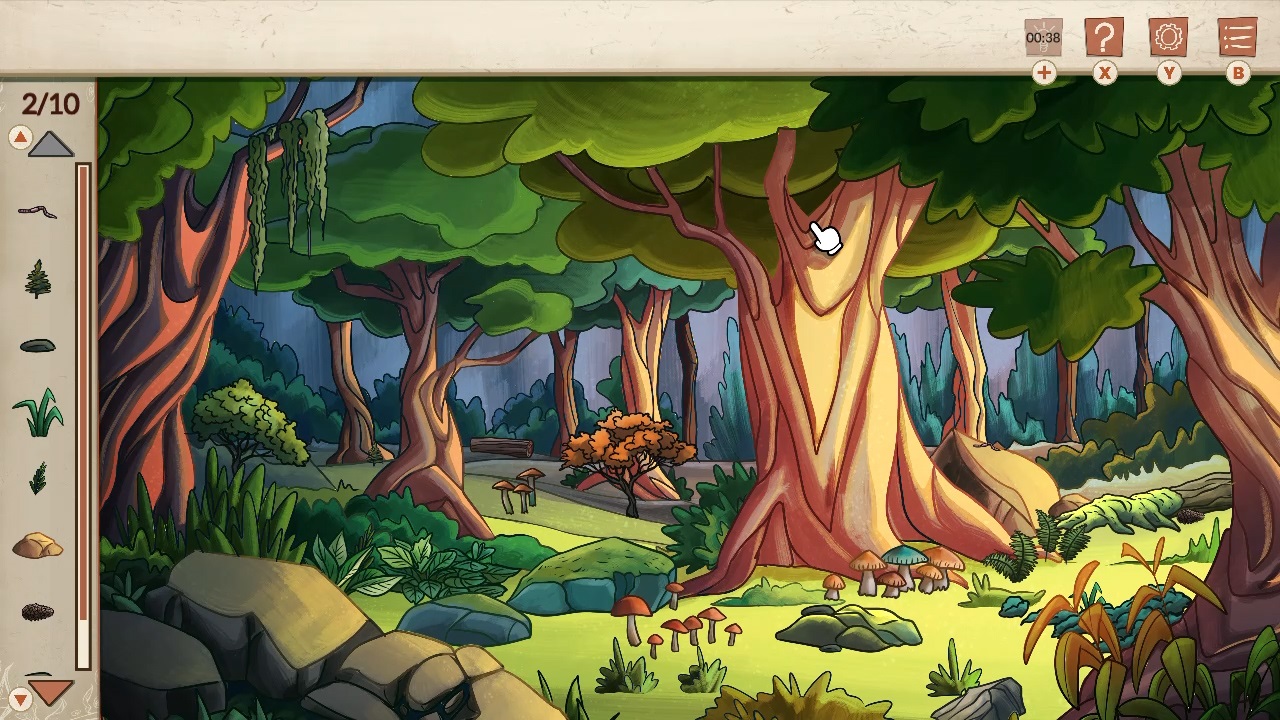Select the worm thumbnail in the sidebar
Screen dimensions: 1280x720
tap(38, 210)
